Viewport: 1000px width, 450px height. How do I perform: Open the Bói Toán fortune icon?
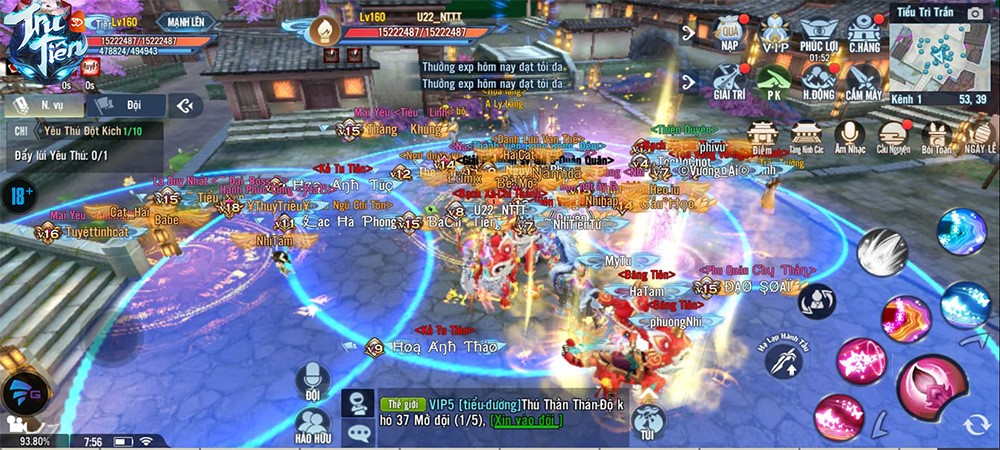936,136
